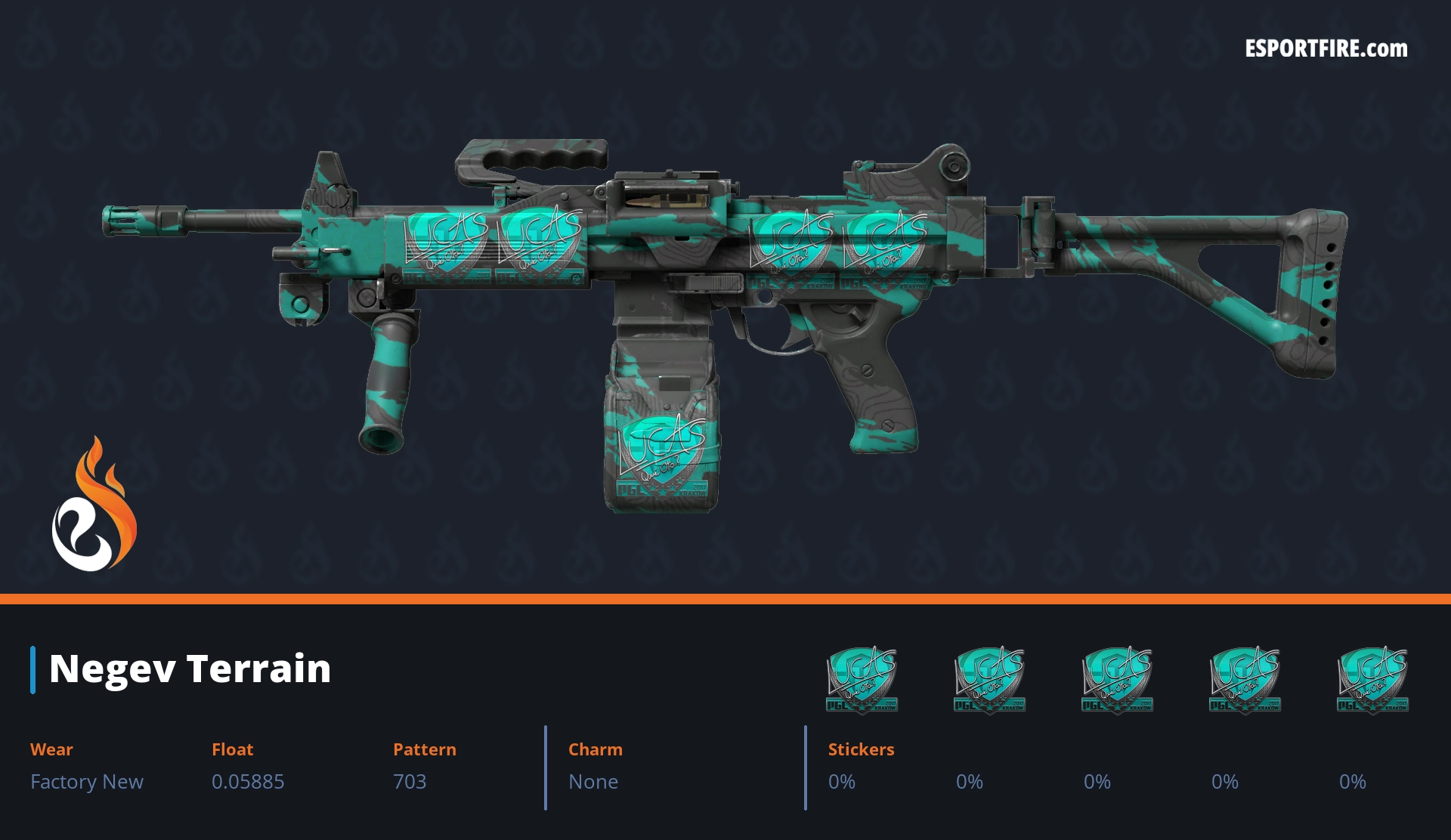The image size is (1451, 840).
Task: Open the ESPORTFIRE.com site link
Action: click(x=1326, y=49)
